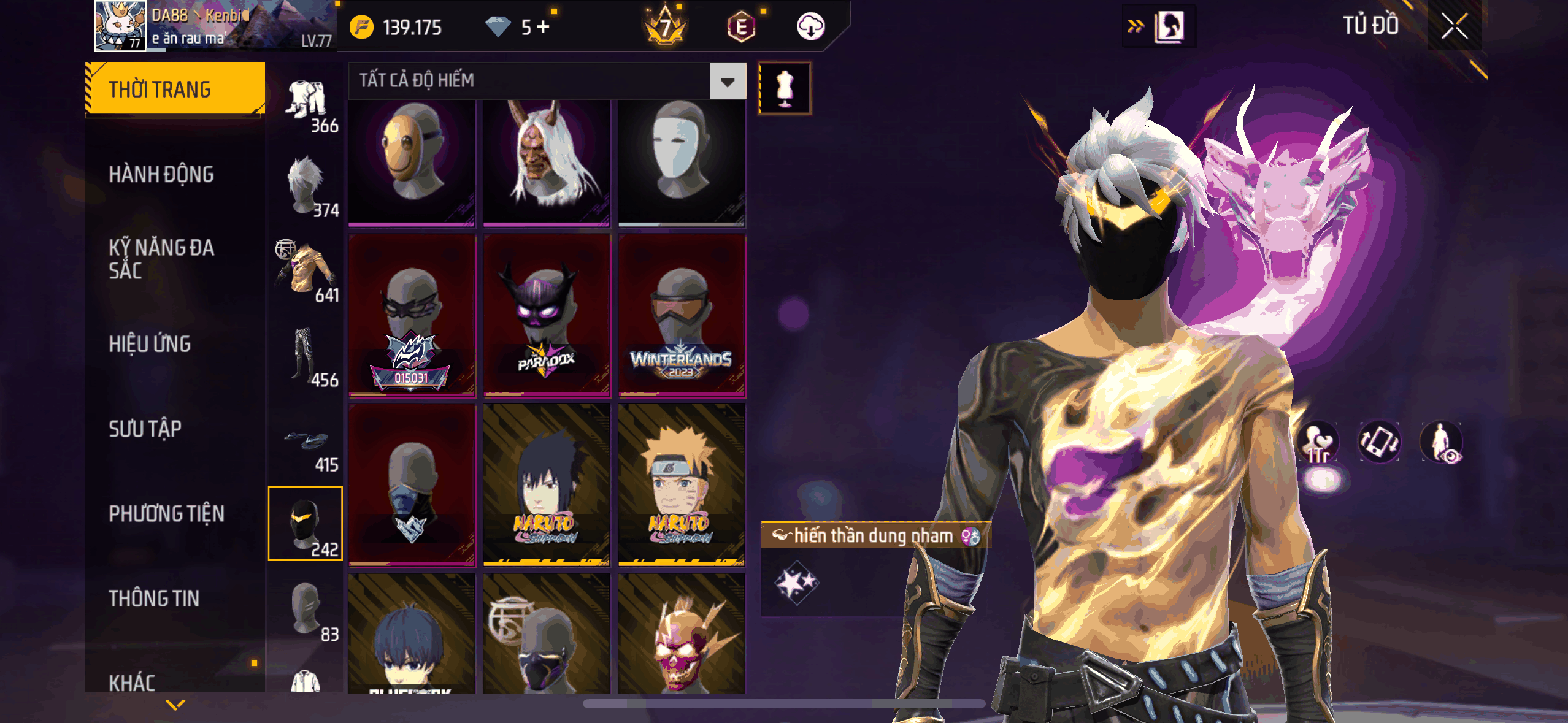Viewport: 1568px width, 723px height.
Task: Go to the Sưu Tập tab
Action: point(145,429)
